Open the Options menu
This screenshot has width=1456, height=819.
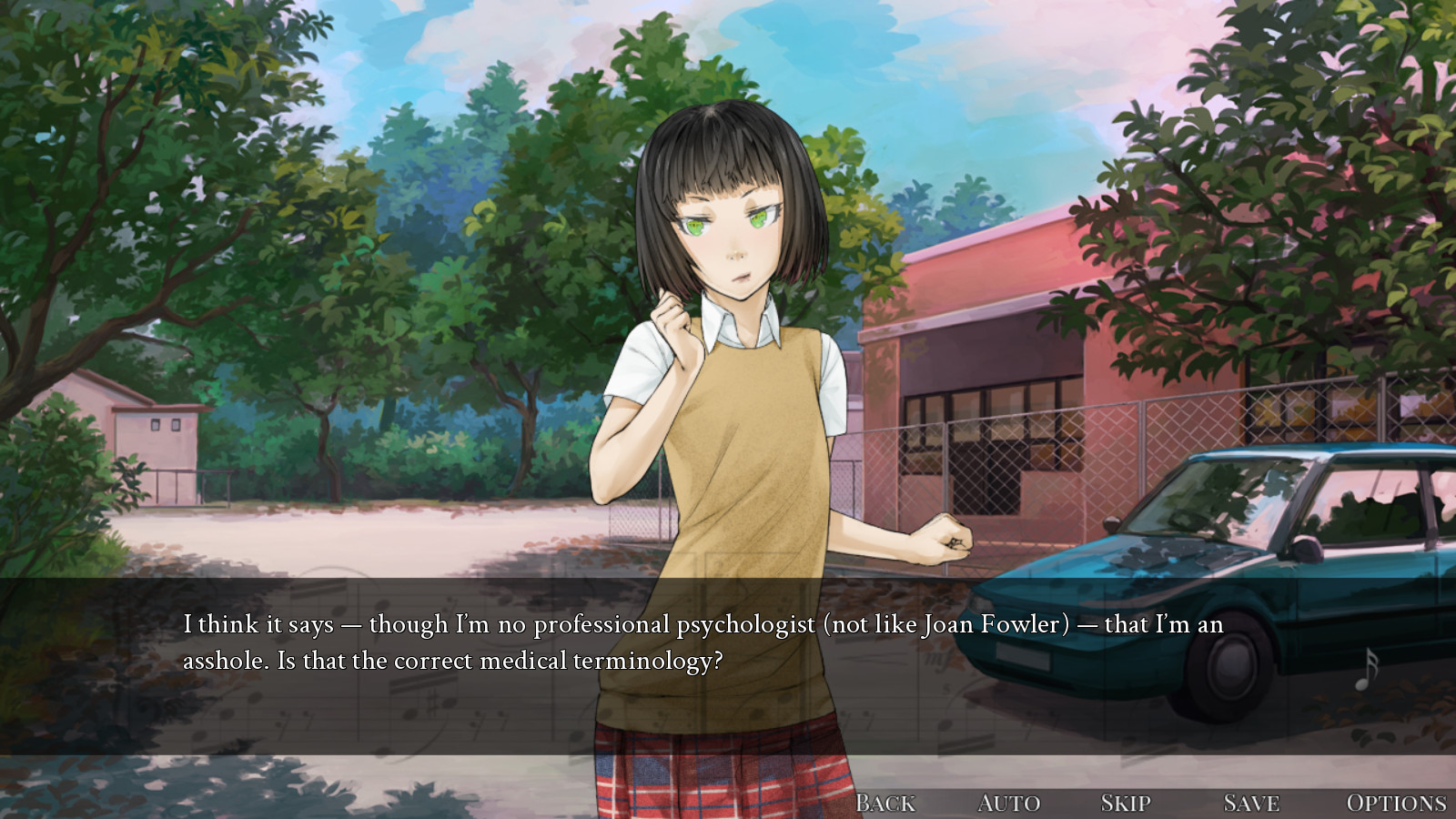1396,803
